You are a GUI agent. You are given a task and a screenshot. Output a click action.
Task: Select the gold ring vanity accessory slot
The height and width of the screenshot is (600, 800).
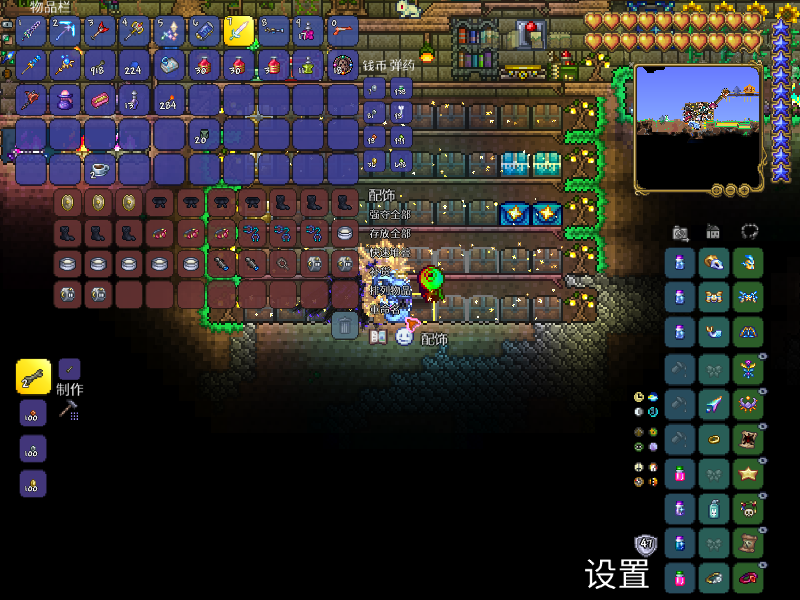pyautogui.click(x=714, y=437)
